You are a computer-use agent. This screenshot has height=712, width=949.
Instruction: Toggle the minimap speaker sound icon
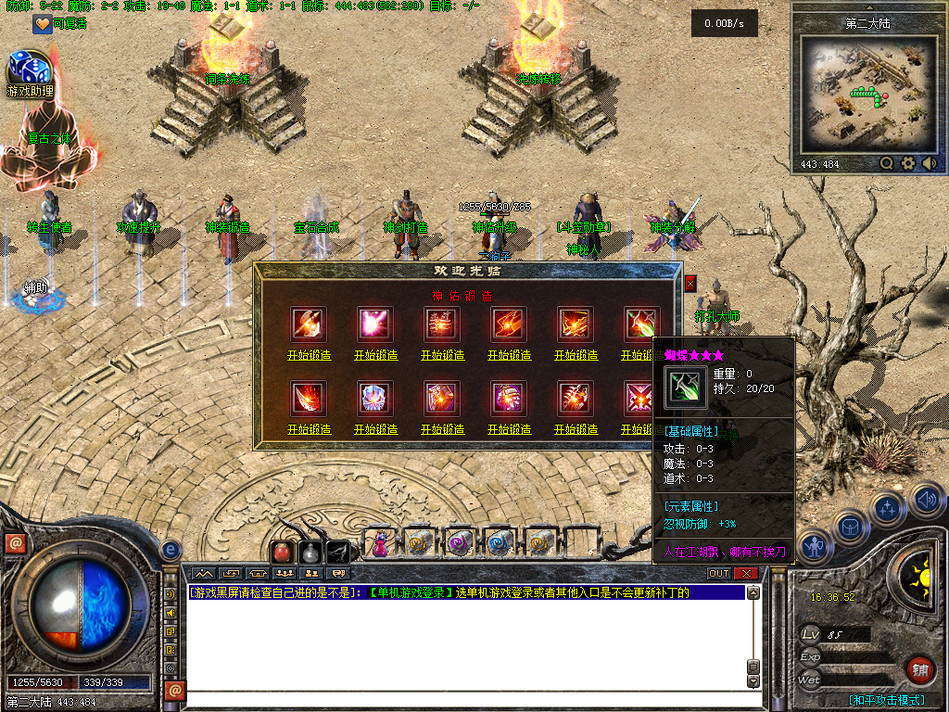[930, 164]
